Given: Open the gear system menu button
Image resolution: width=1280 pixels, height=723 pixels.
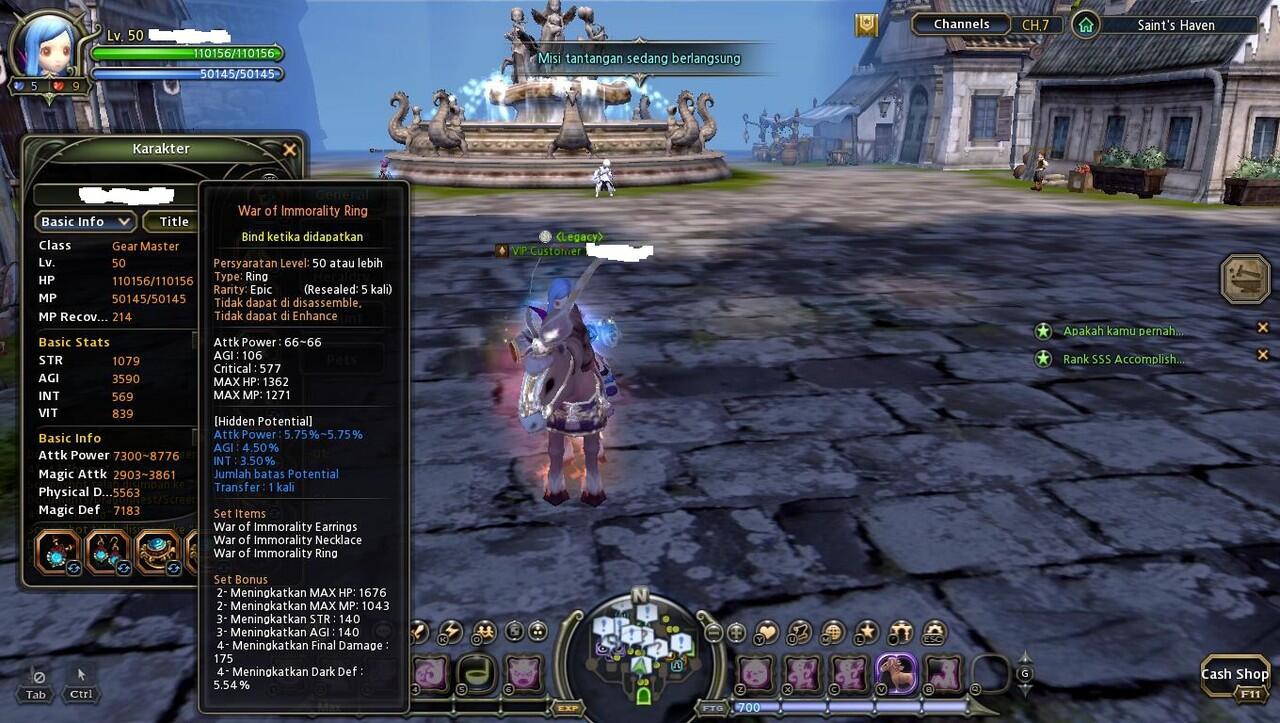Looking at the screenshot, I should pyautogui.click(x=933, y=632).
